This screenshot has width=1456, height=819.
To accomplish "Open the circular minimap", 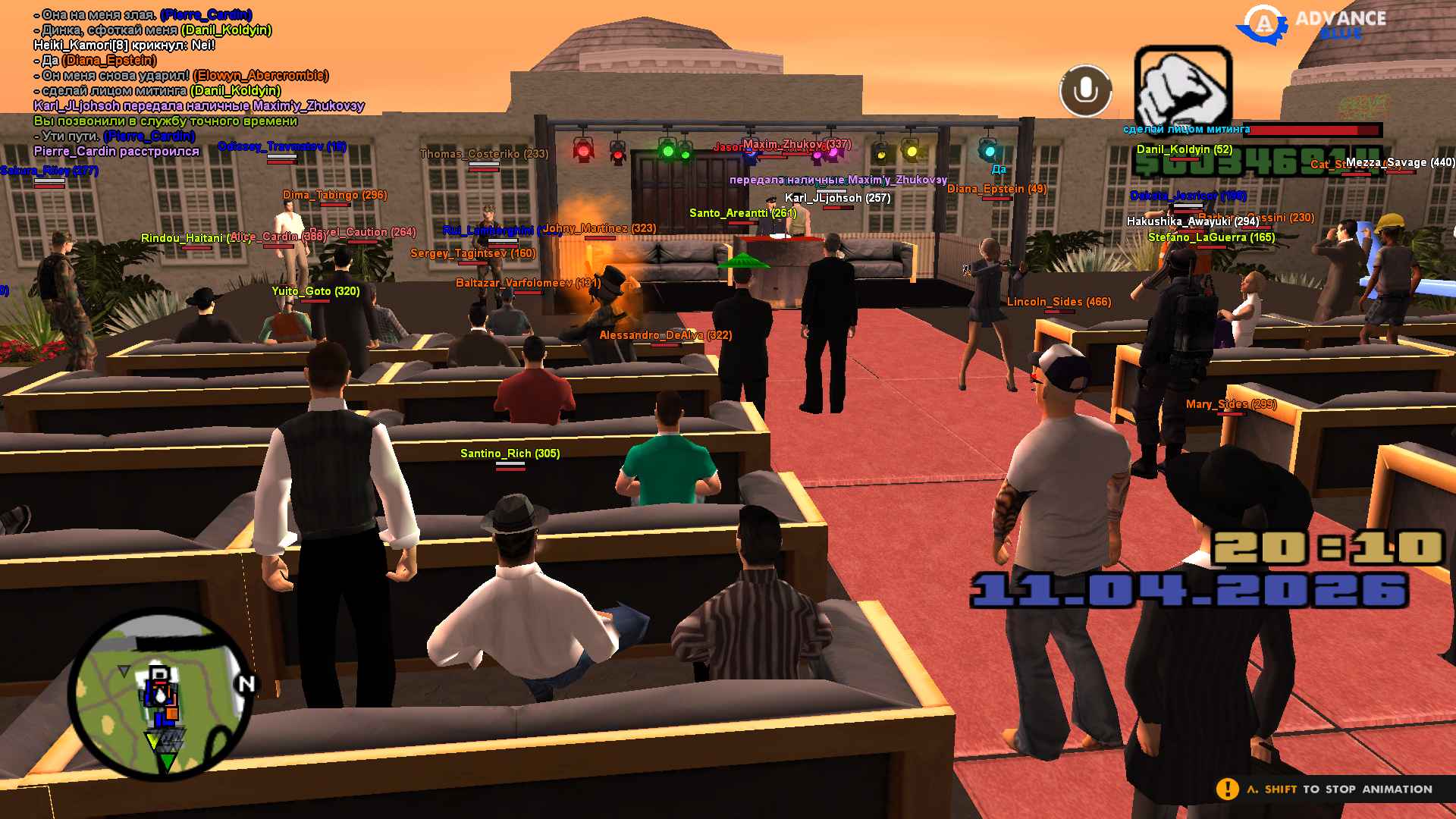I will tap(161, 695).
